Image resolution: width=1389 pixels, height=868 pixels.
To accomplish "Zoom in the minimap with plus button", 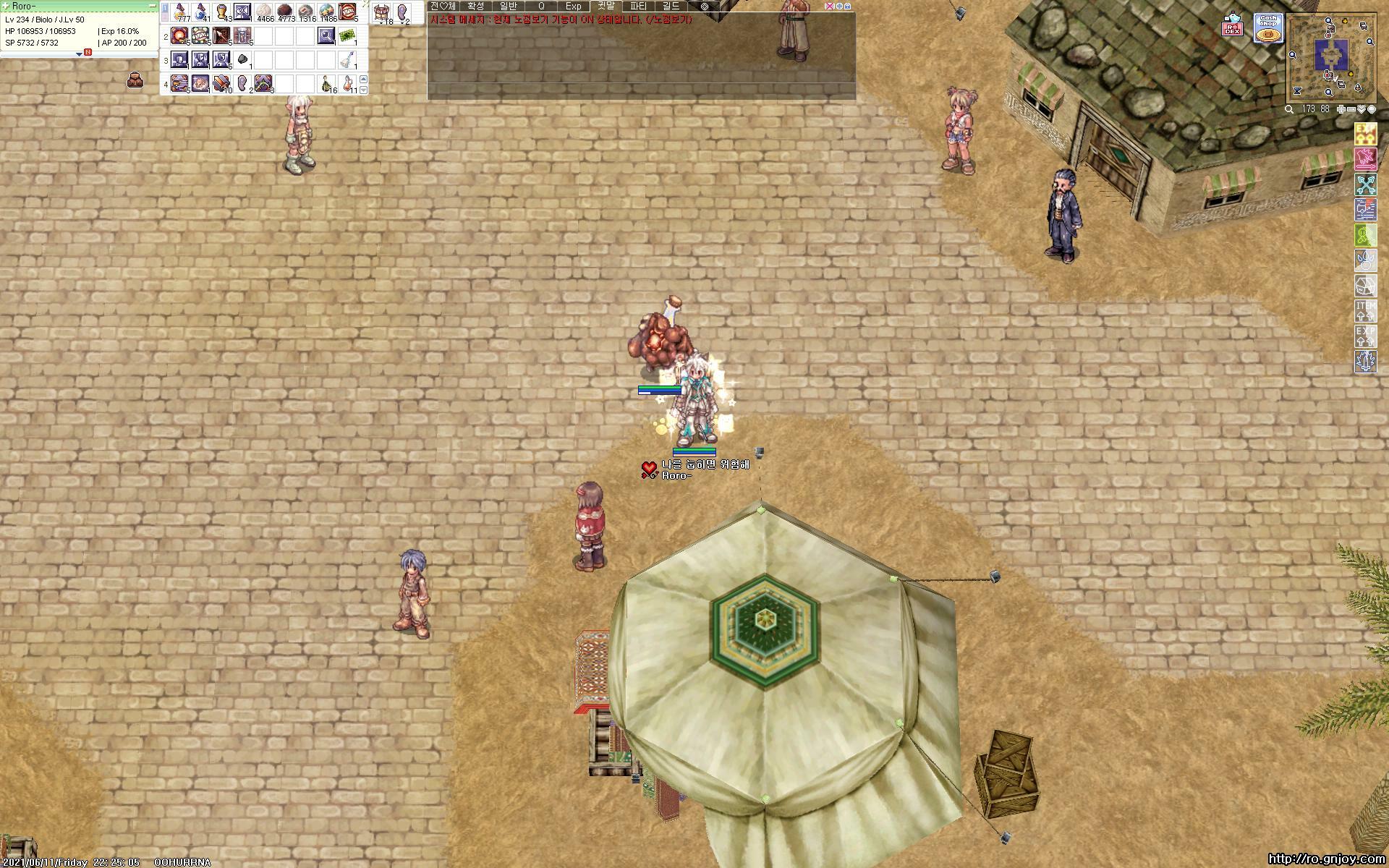I will [x=1342, y=109].
